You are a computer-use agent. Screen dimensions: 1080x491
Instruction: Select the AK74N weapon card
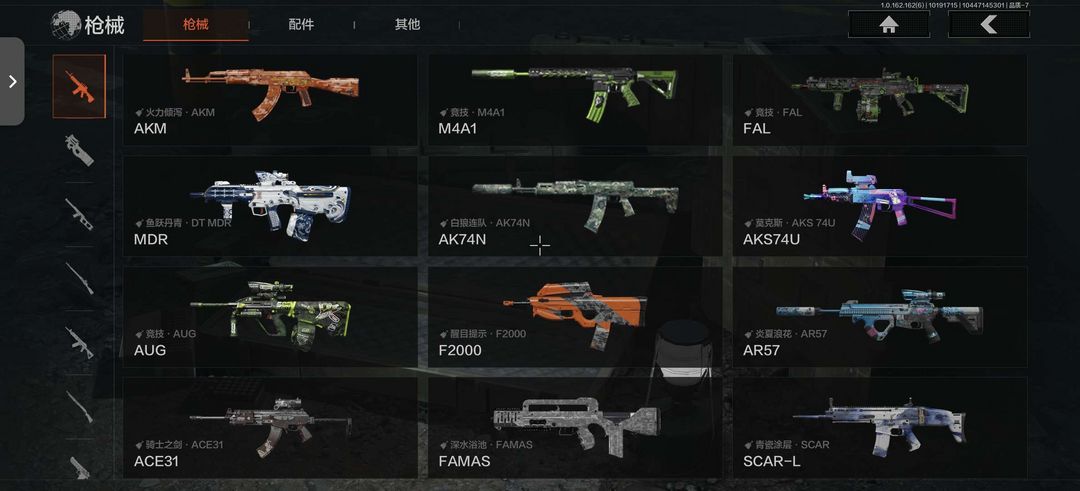[575, 206]
